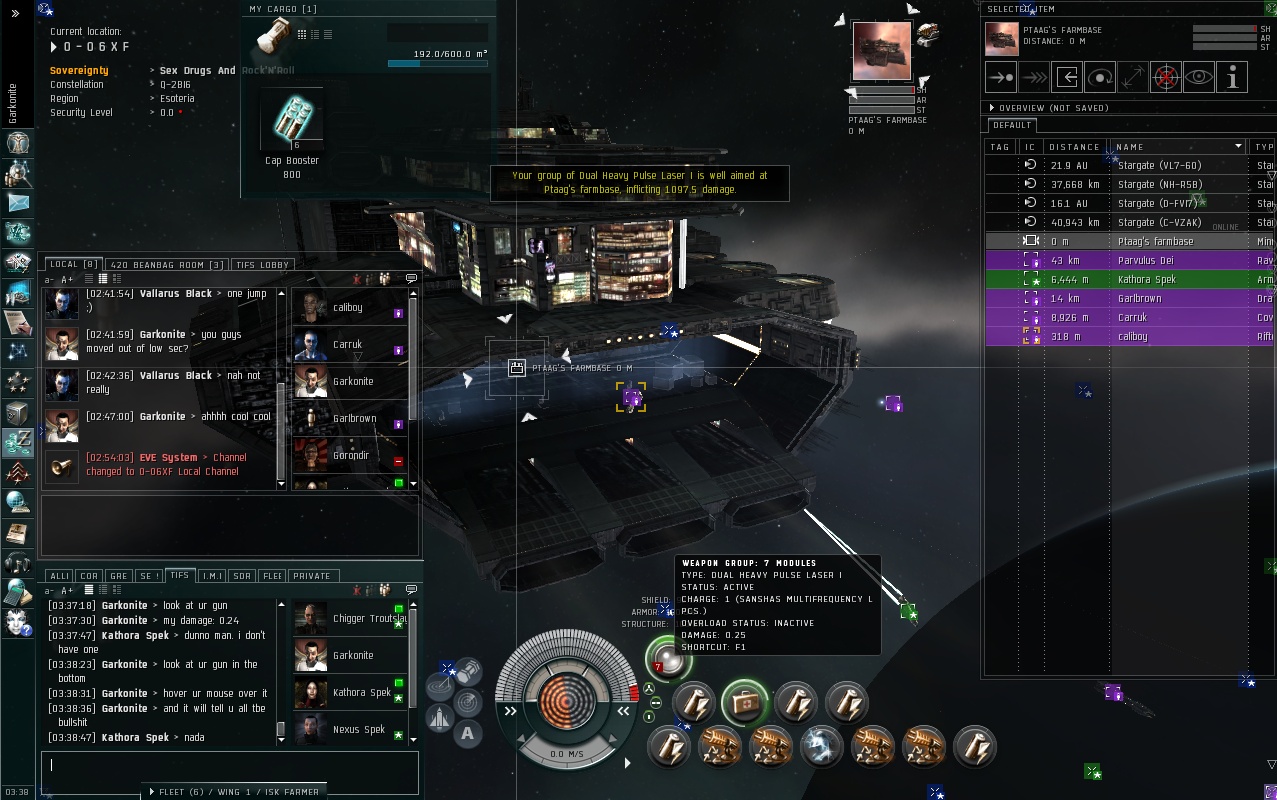The height and width of the screenshot is (800, 1277).
Task: Click the Approach arrow button in Selected Item
Action: [1001, 77]
